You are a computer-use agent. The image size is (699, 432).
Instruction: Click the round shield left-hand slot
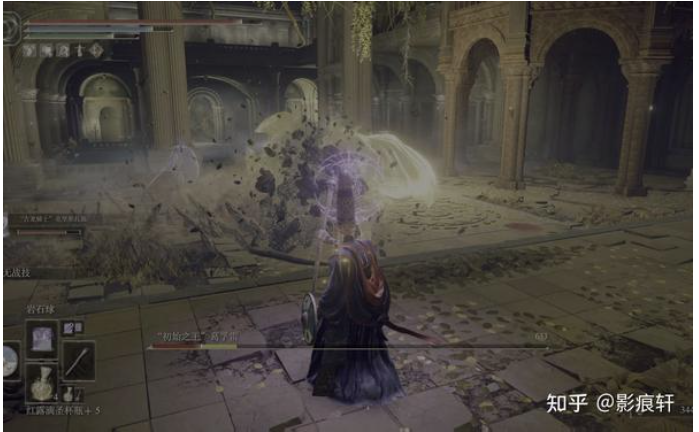[x=9, y=360]
